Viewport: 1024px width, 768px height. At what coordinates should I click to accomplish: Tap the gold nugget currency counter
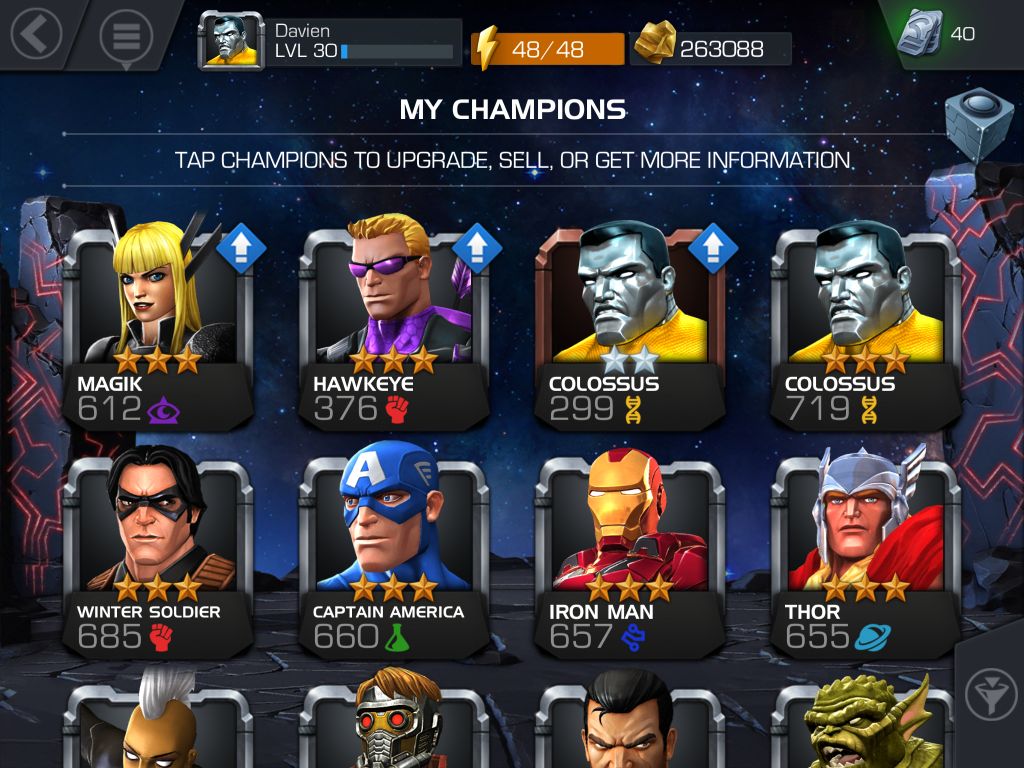(711, 48)
